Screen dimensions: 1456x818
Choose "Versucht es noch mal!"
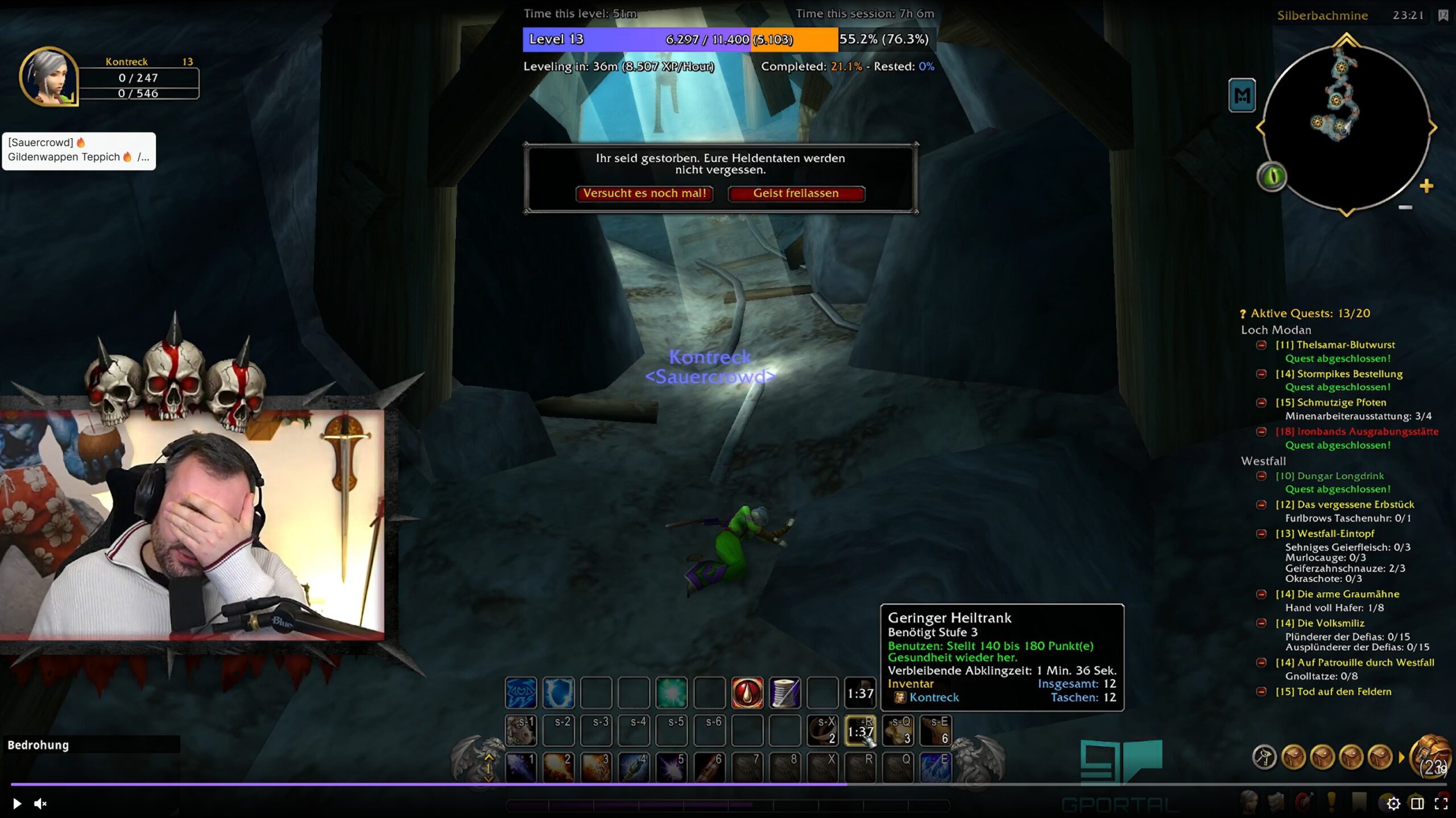(x=644, y=193)
